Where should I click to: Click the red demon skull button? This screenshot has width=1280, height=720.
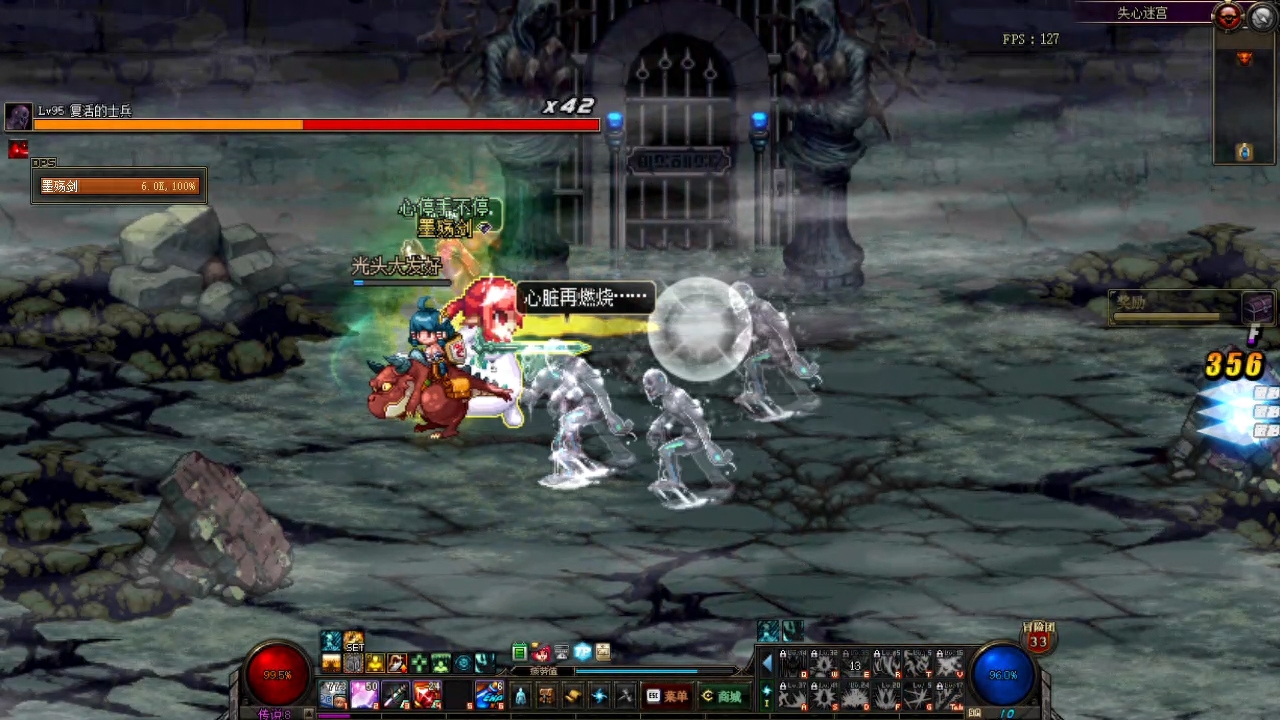coord(1228,16)
